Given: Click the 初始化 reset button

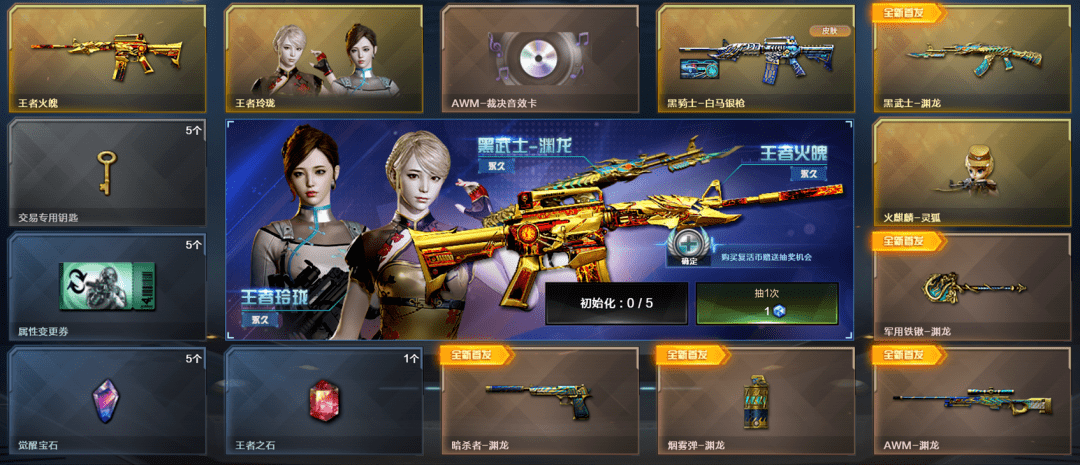Looking at the screenshot, I should [x=616, y=303].
